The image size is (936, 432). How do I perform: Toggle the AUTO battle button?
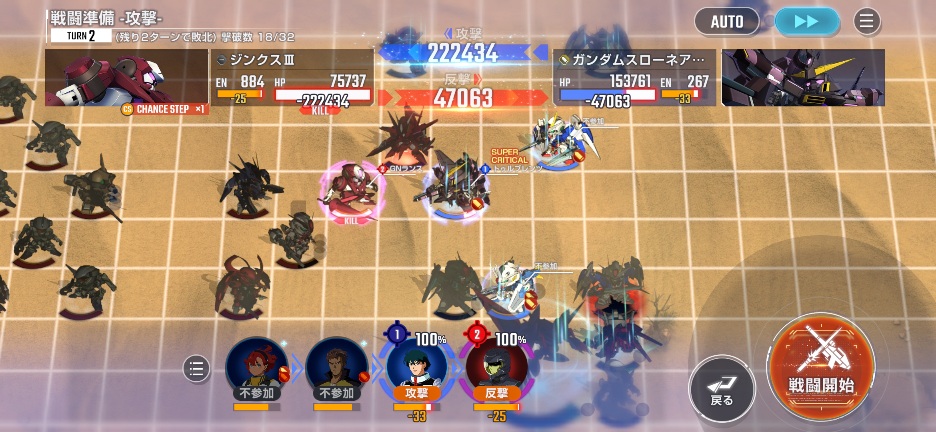[x=729, y=20]
